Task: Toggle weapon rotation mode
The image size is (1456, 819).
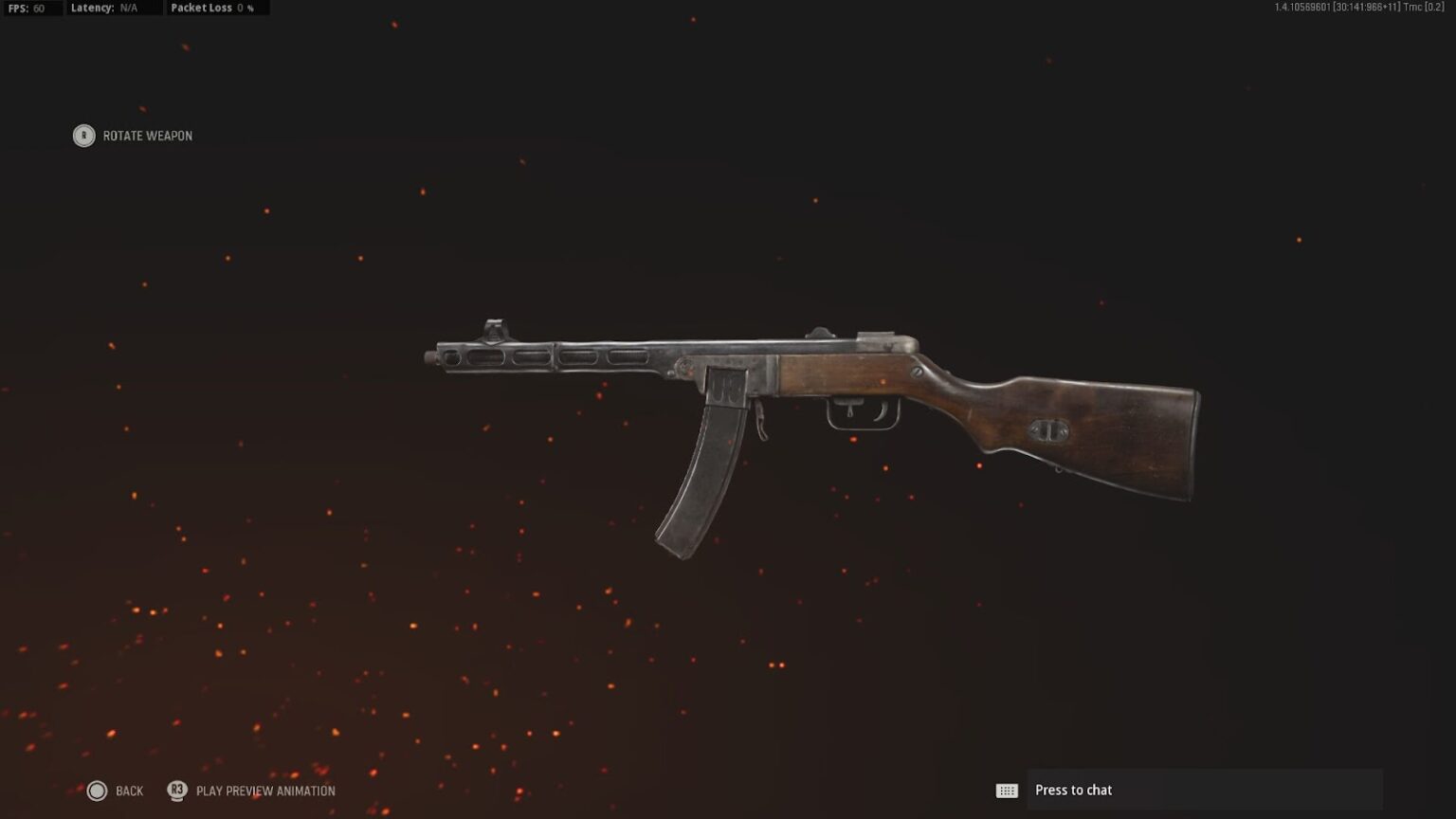Action: pyautogui.click(x=133, y=136)
